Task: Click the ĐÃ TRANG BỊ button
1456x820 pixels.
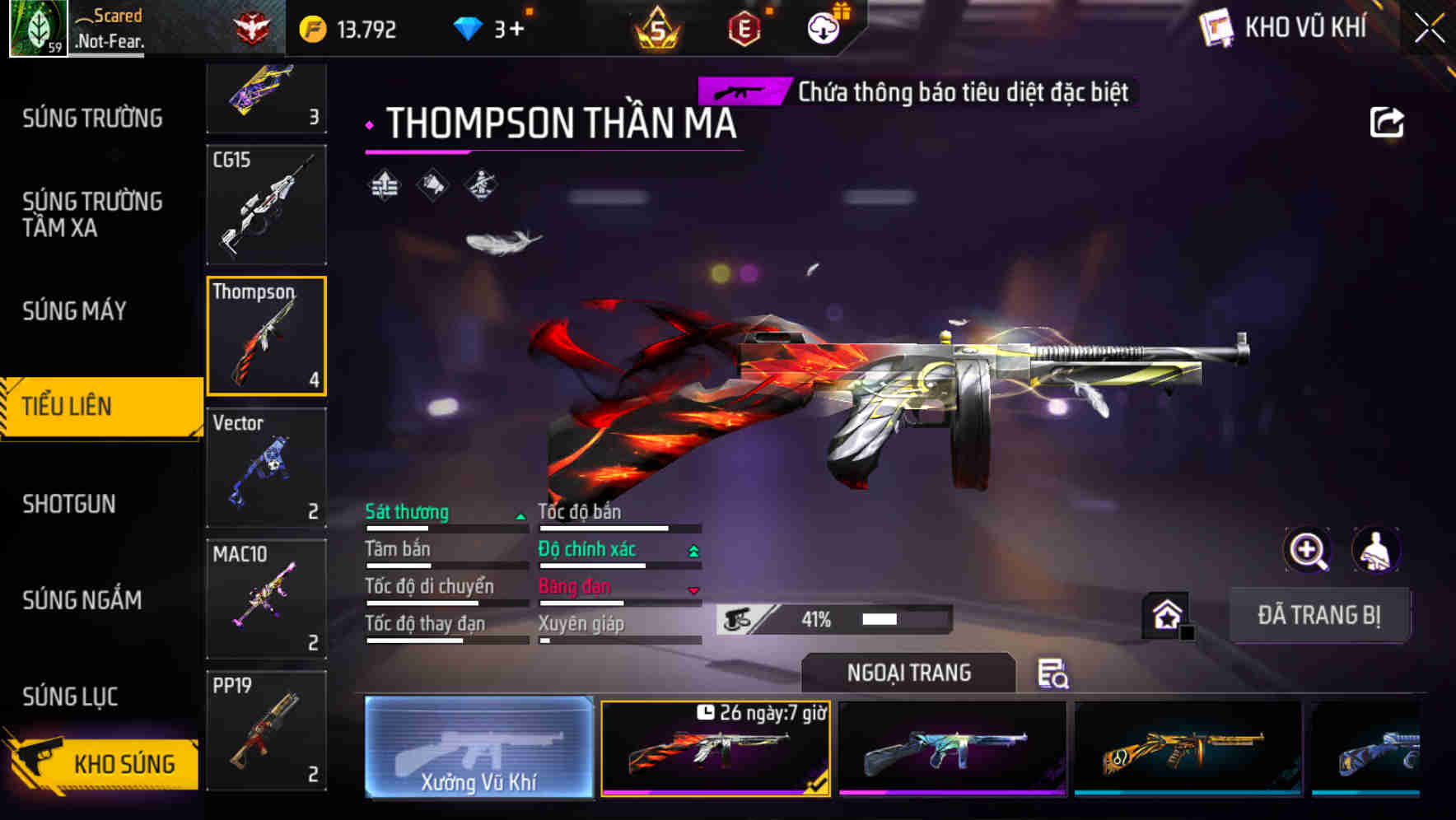Action: tap(1320, 614)
